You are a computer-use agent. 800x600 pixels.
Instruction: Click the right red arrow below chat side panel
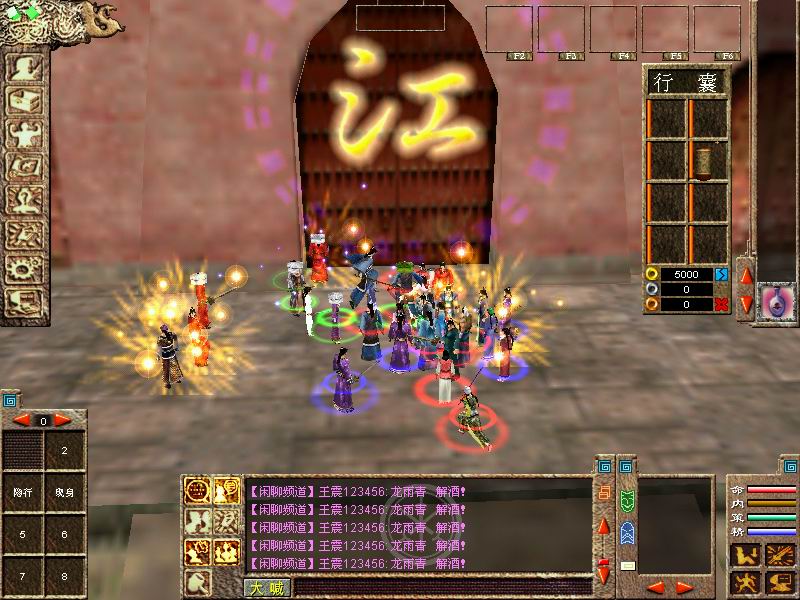coord(685,587)
